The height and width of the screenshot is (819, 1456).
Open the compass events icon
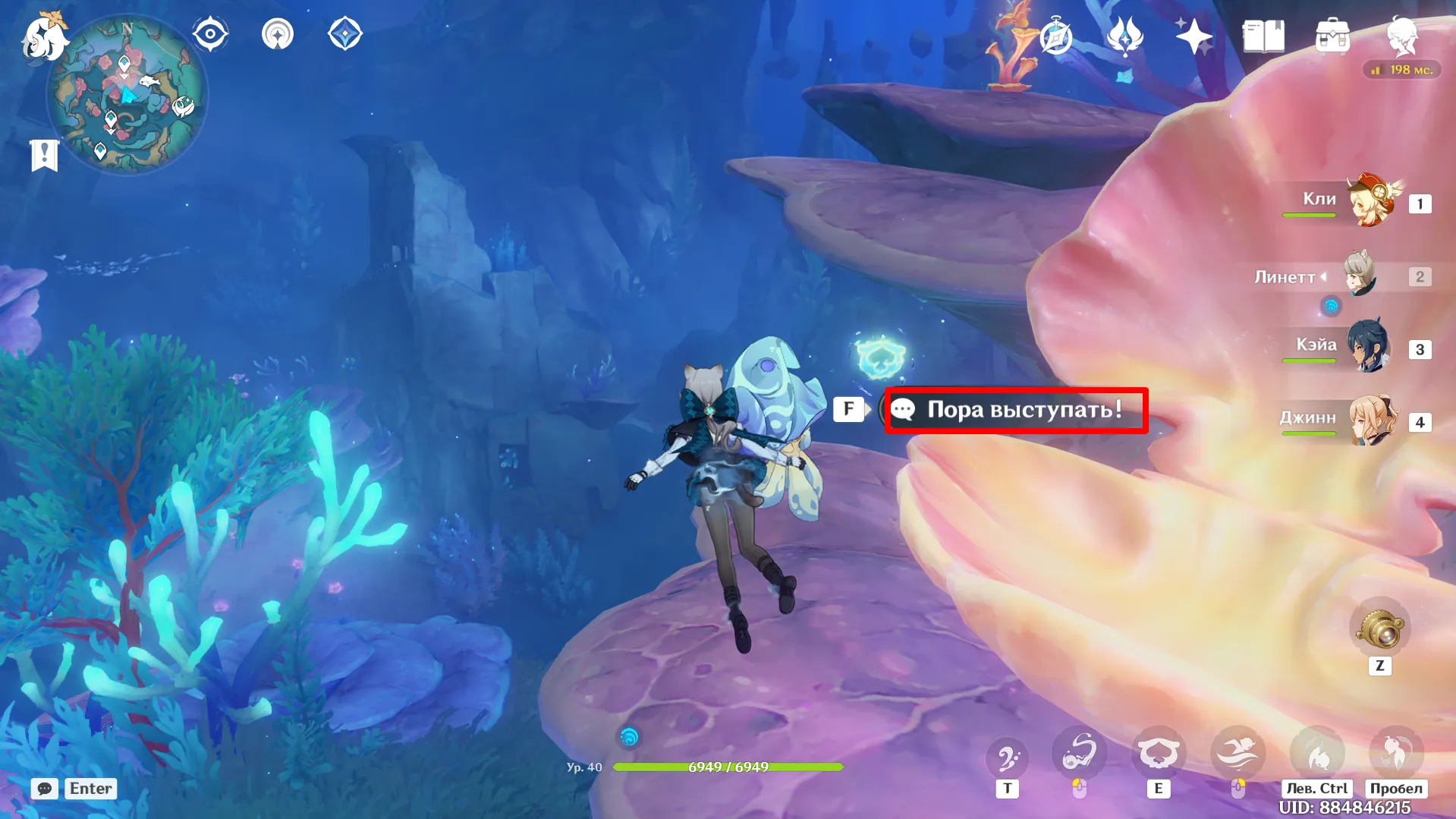tap(1055, 36)
